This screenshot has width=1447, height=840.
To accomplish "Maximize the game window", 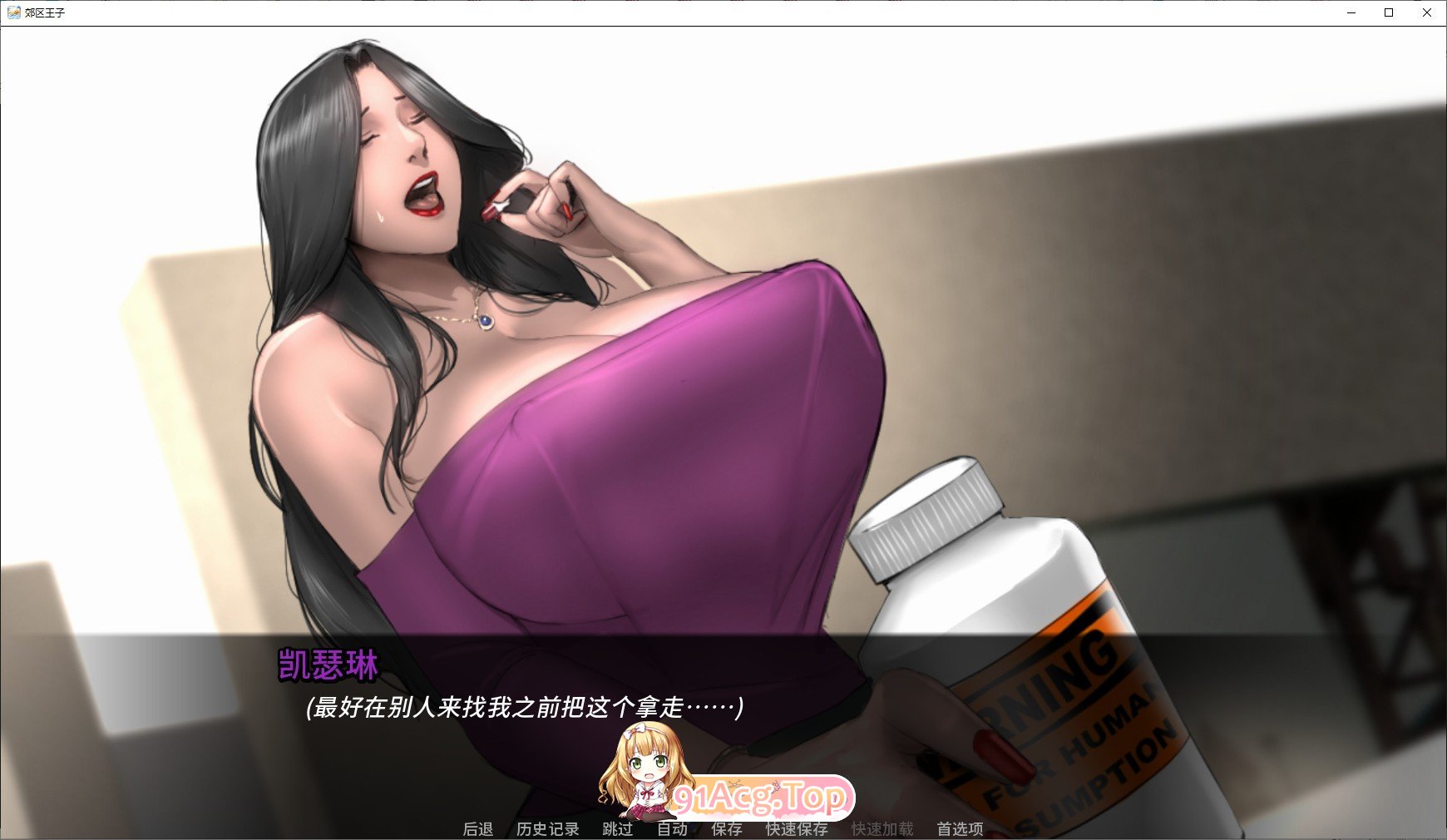I will tap(1388, 12).
